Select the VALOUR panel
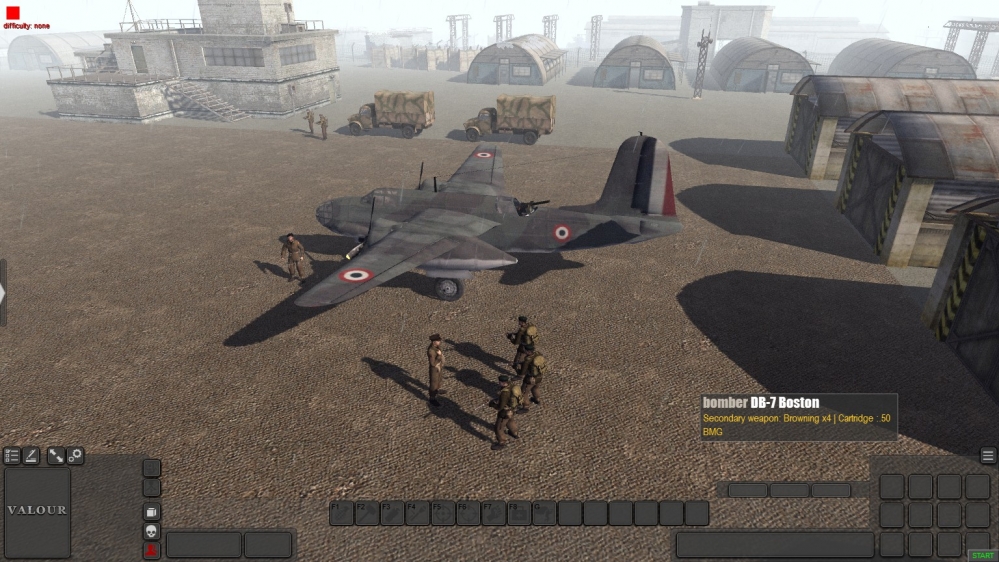 pyautogui.click(x=38, y=512)
